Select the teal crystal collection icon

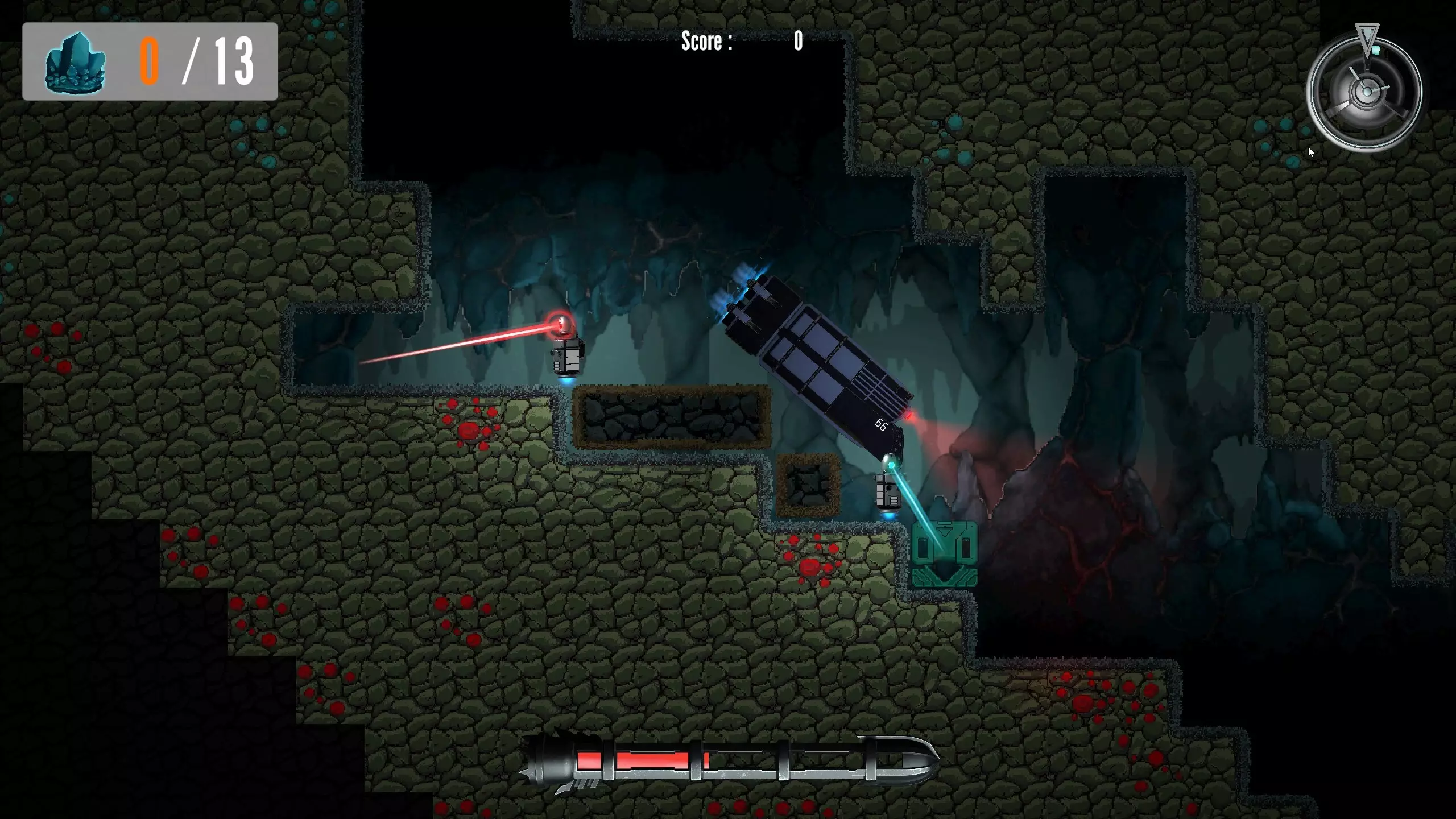(75, 62)
